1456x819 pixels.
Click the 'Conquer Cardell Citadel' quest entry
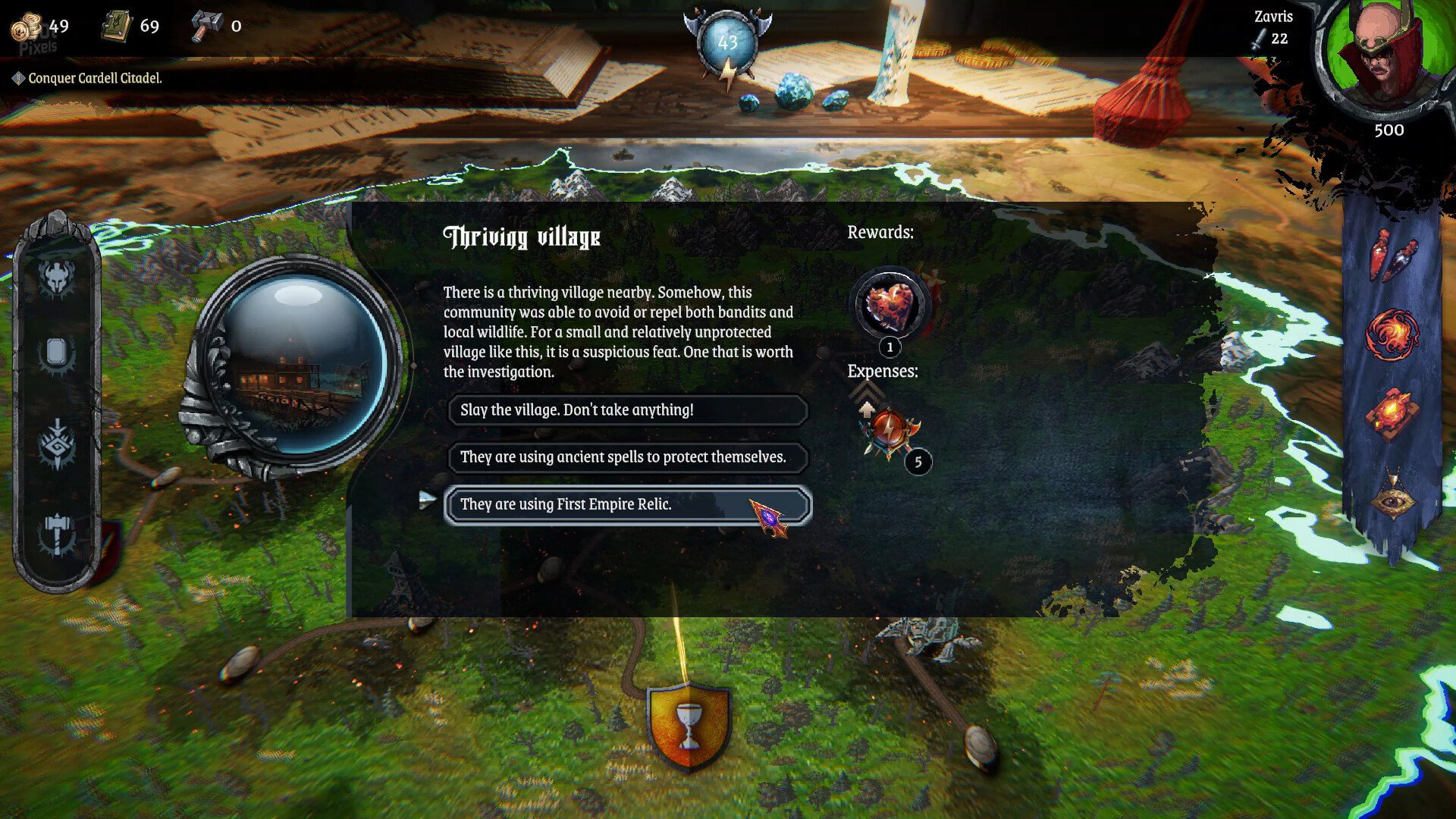tap(93, 77)
